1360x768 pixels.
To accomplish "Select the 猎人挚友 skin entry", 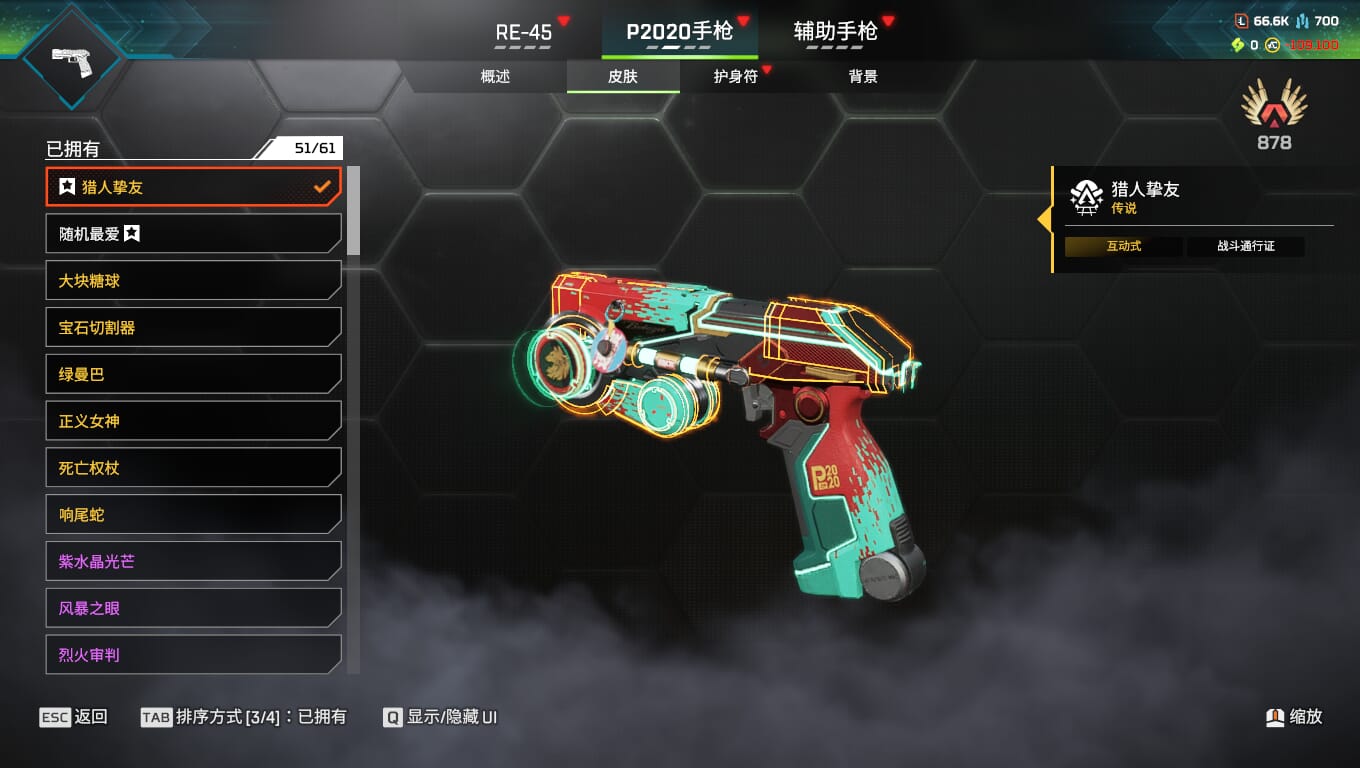I will [x=194, y=187].
